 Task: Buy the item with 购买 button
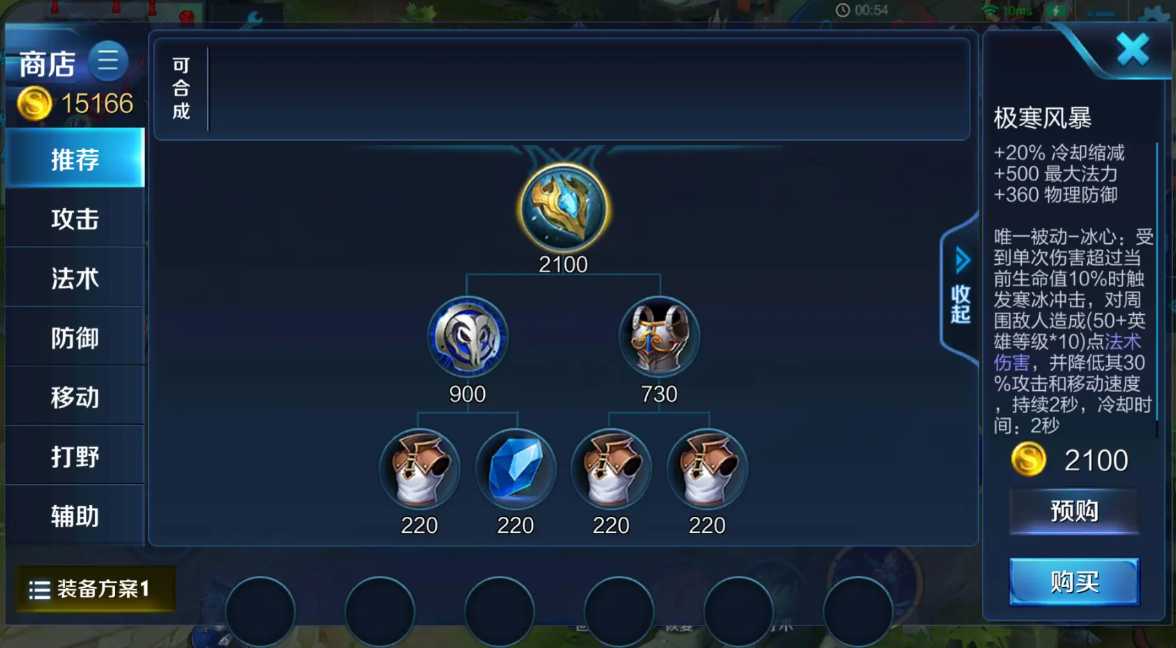[1074, 582]
